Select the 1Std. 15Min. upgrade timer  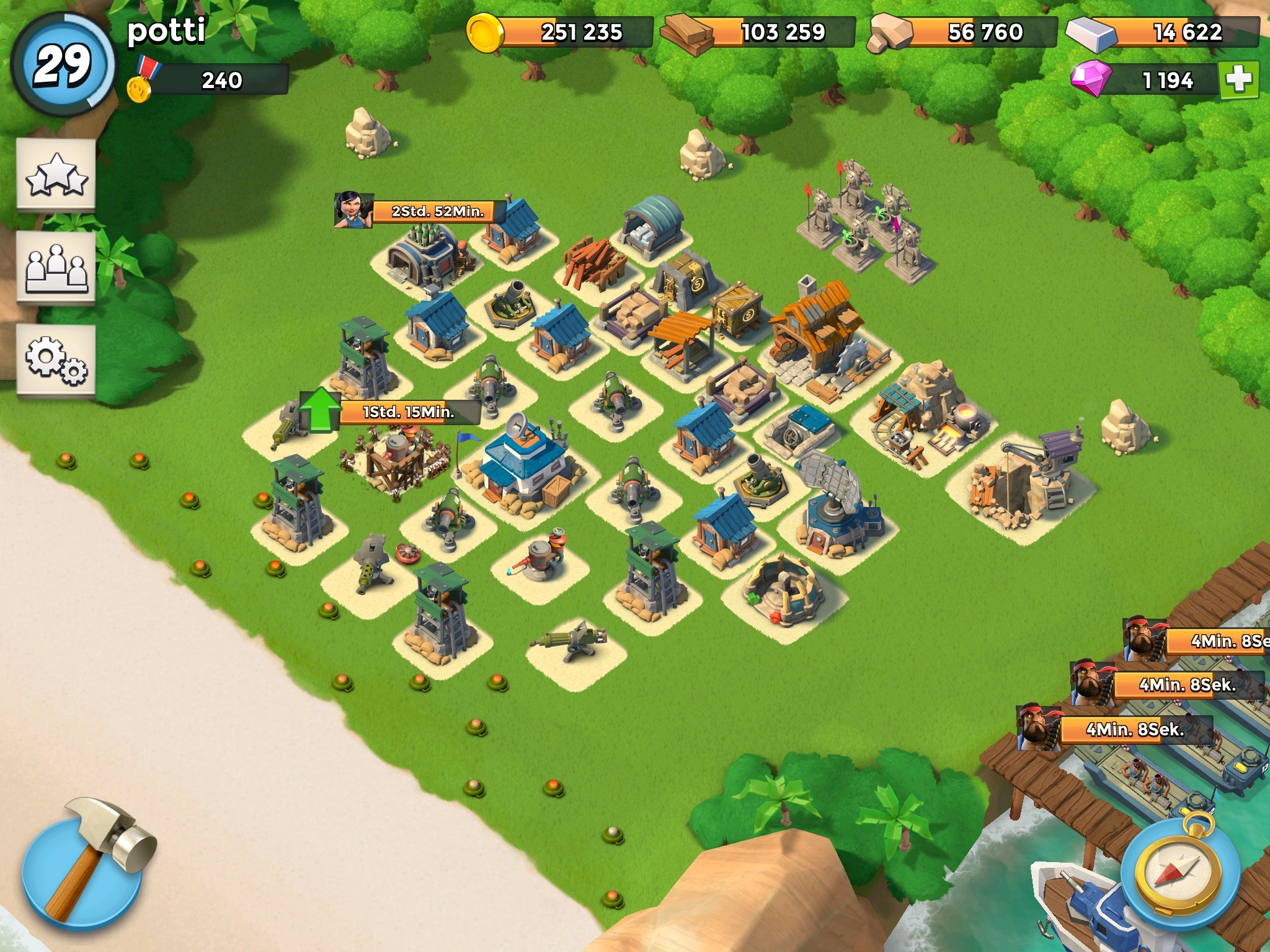pyautogui.click(x=407, y=412)
